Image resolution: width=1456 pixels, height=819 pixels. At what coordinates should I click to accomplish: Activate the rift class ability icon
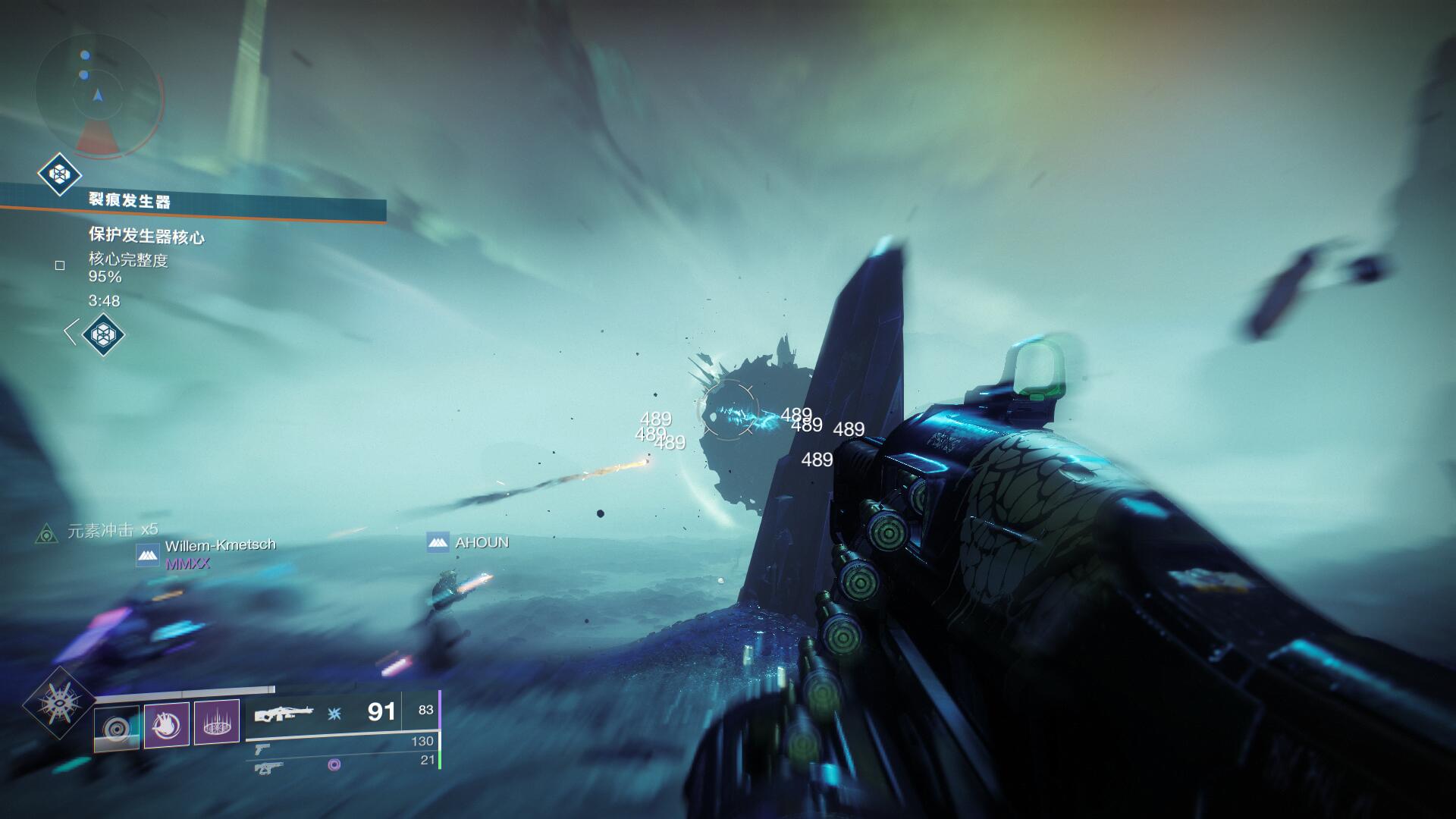217,722
